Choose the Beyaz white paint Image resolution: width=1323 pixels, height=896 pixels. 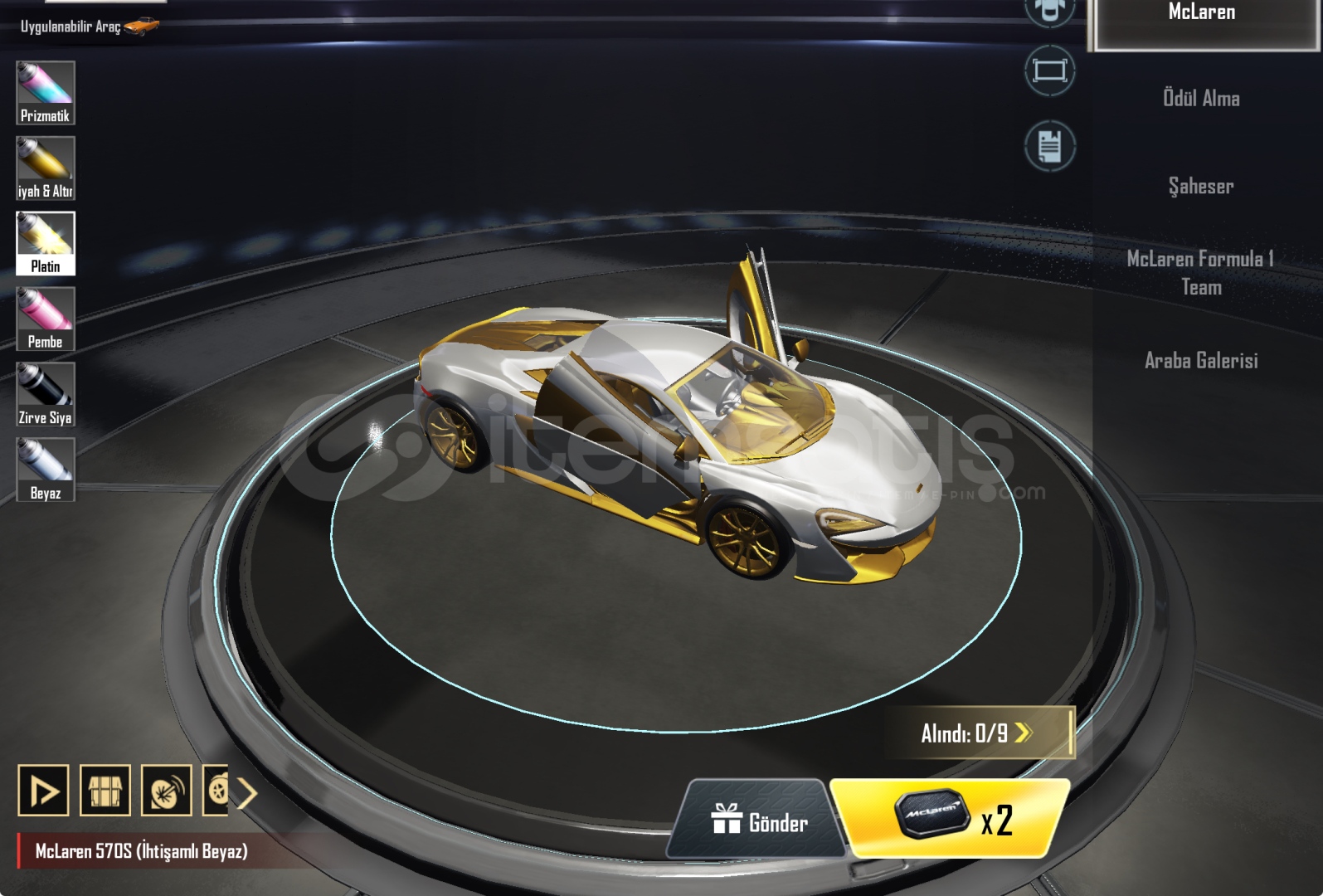(x=46, y=470)
